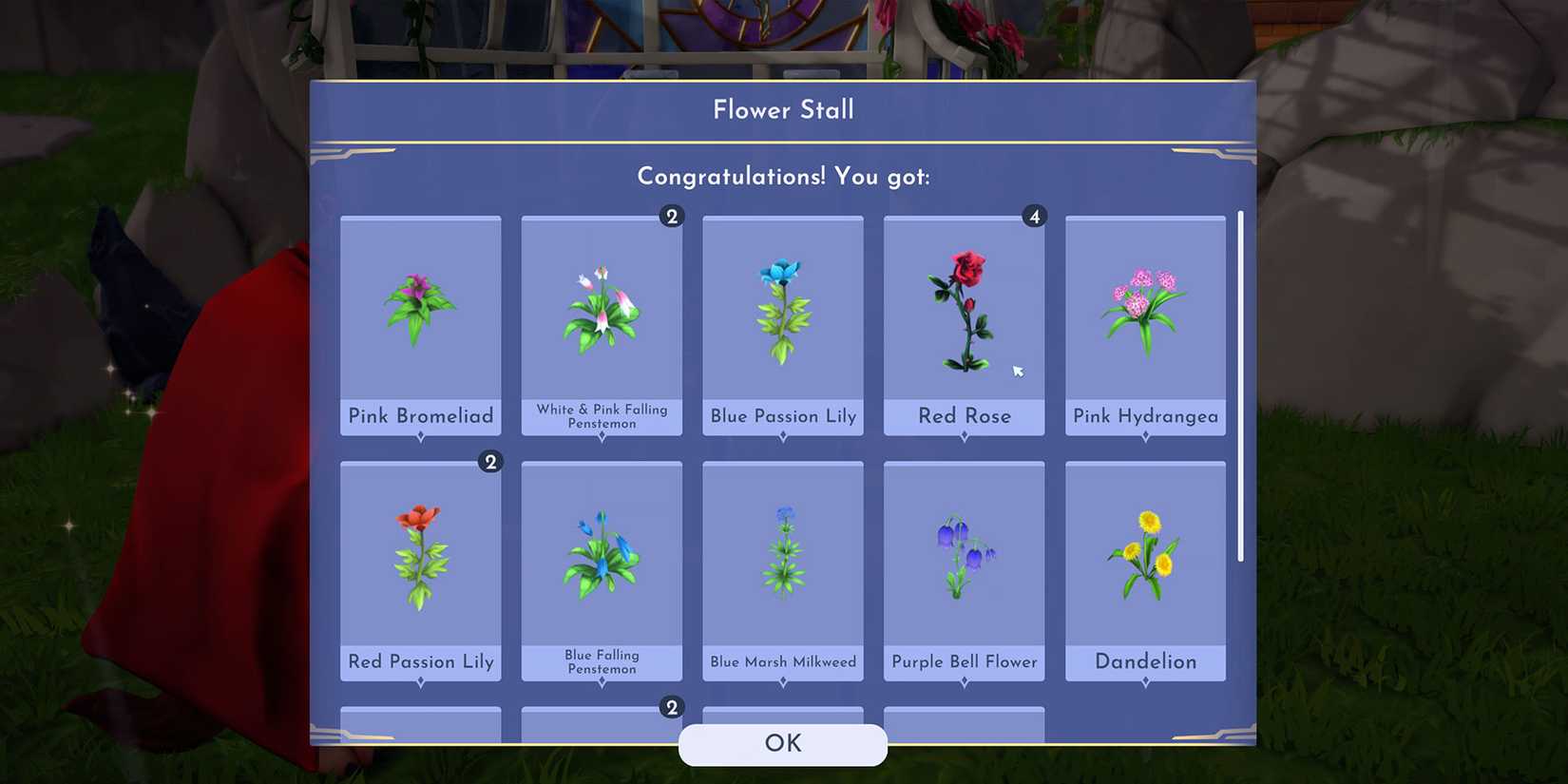Viewport: 1568px width, 784px height.
Task: Click the quantity badge on Red Rose
Action: pos(1034,217)
